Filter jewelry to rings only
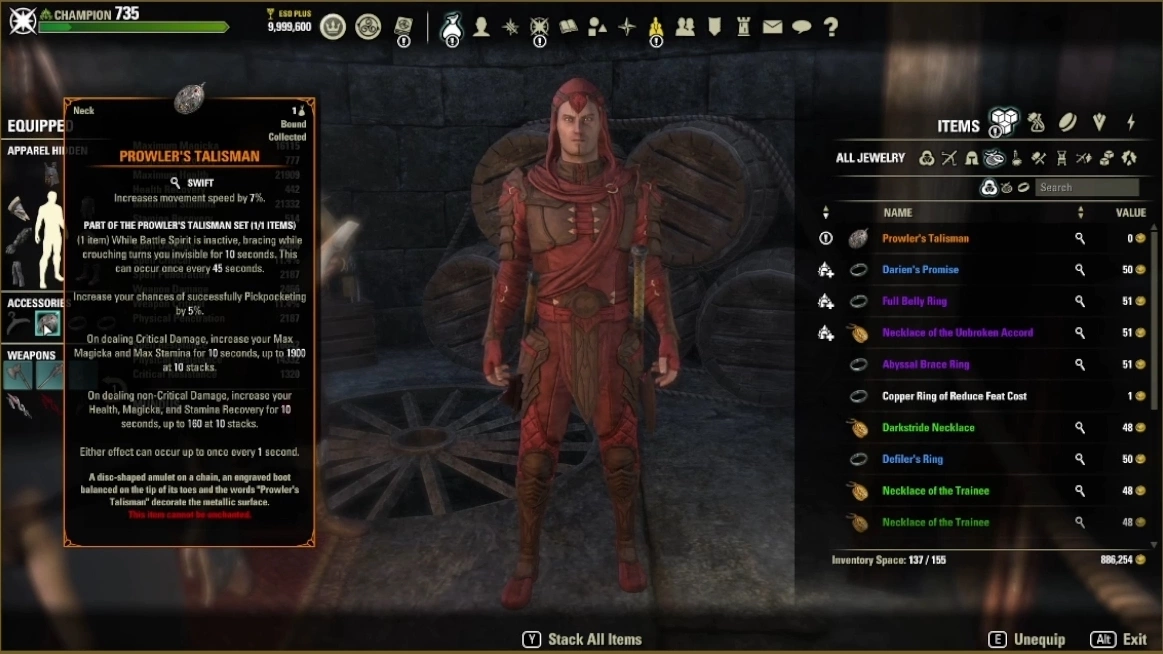Viewport: 1163px width, 654px height. pos(1023,187)
